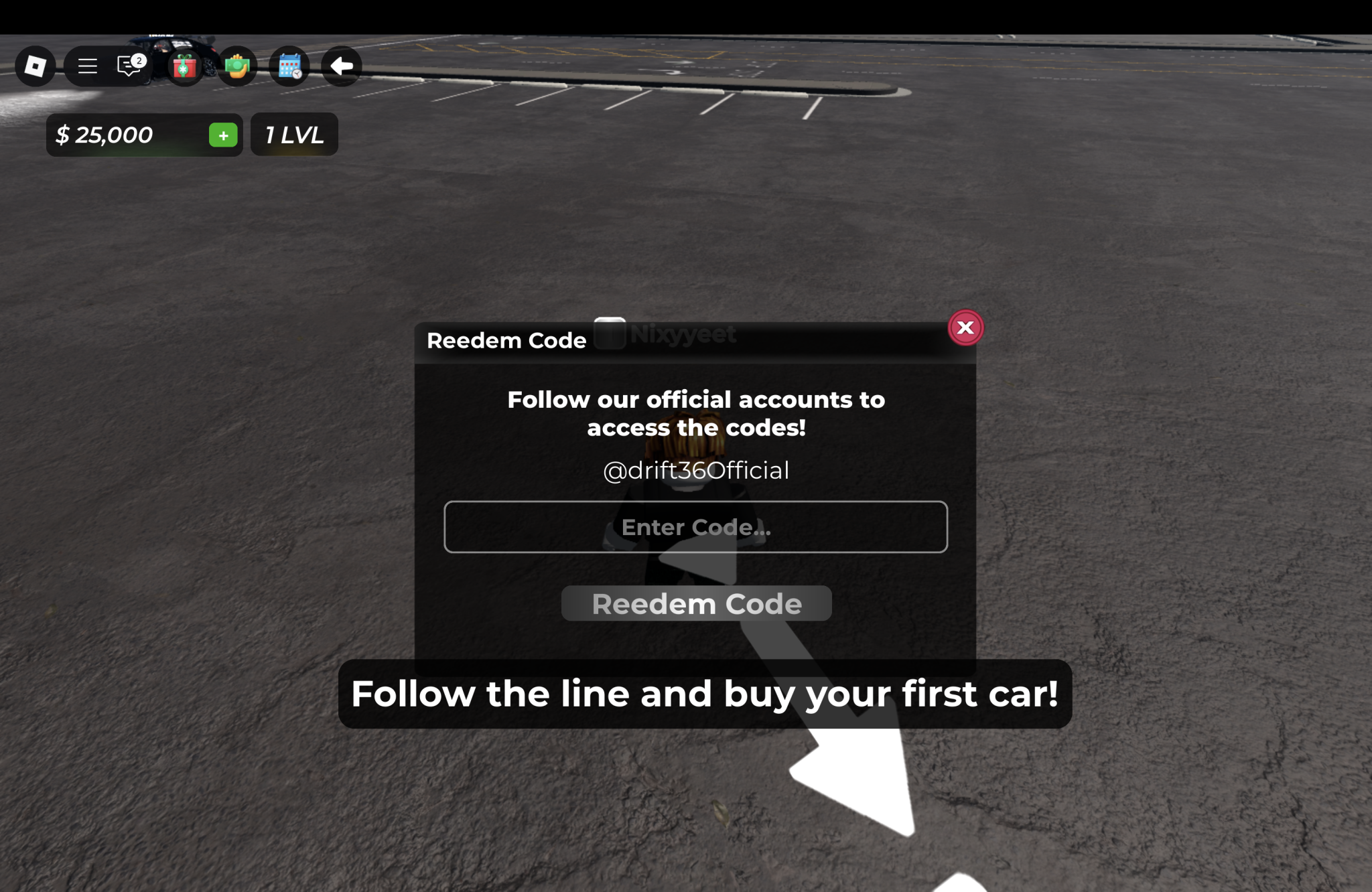Open the calendar daily rewards icon
This screenshot has height=892, width=1372.
click(289, 66)
